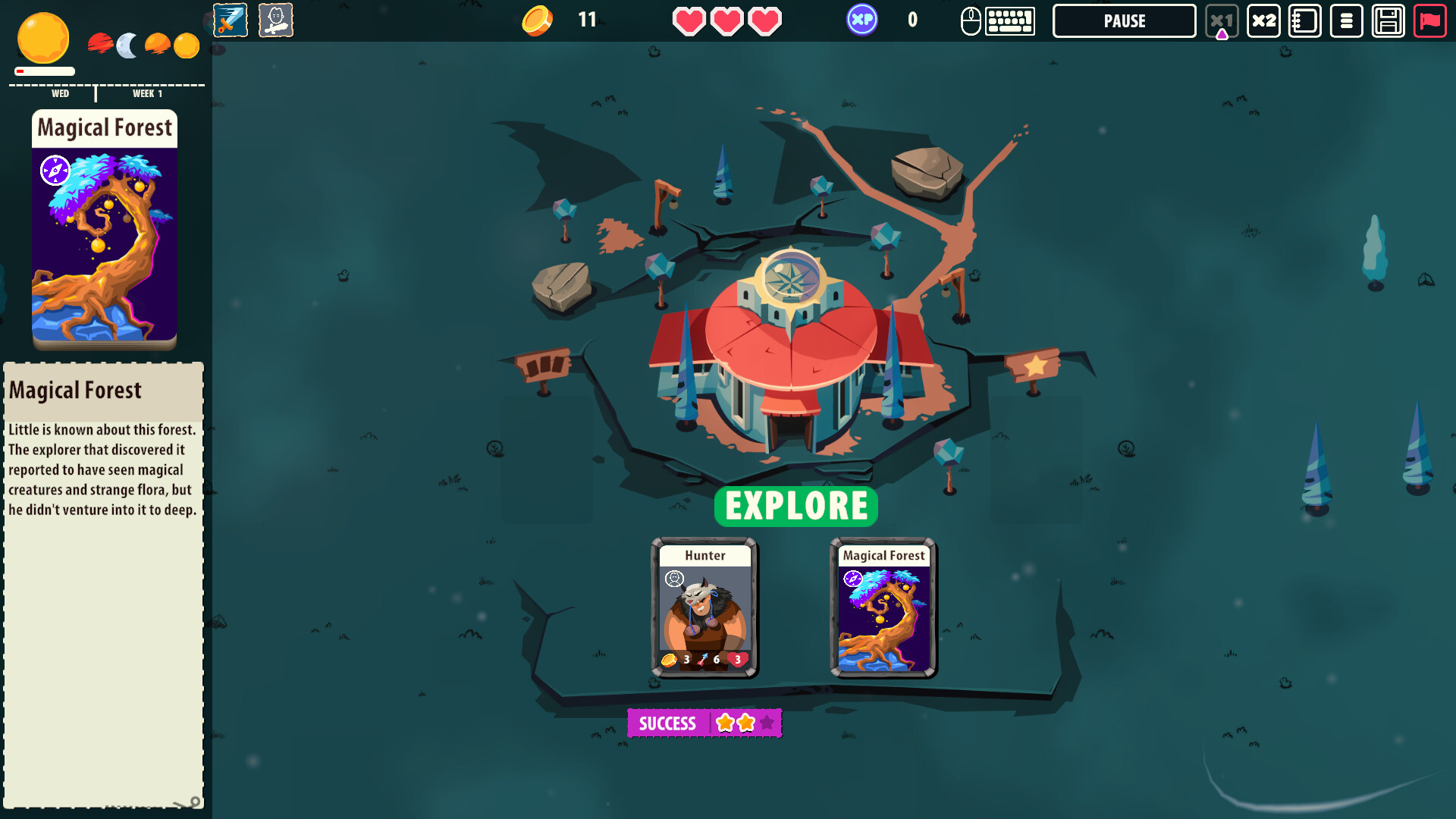Image resolution: width=1456 pixels, height=819 pixels.
Task: Show keyboard controls via the keyboard icon
Action: click(x=1010, y=20)
